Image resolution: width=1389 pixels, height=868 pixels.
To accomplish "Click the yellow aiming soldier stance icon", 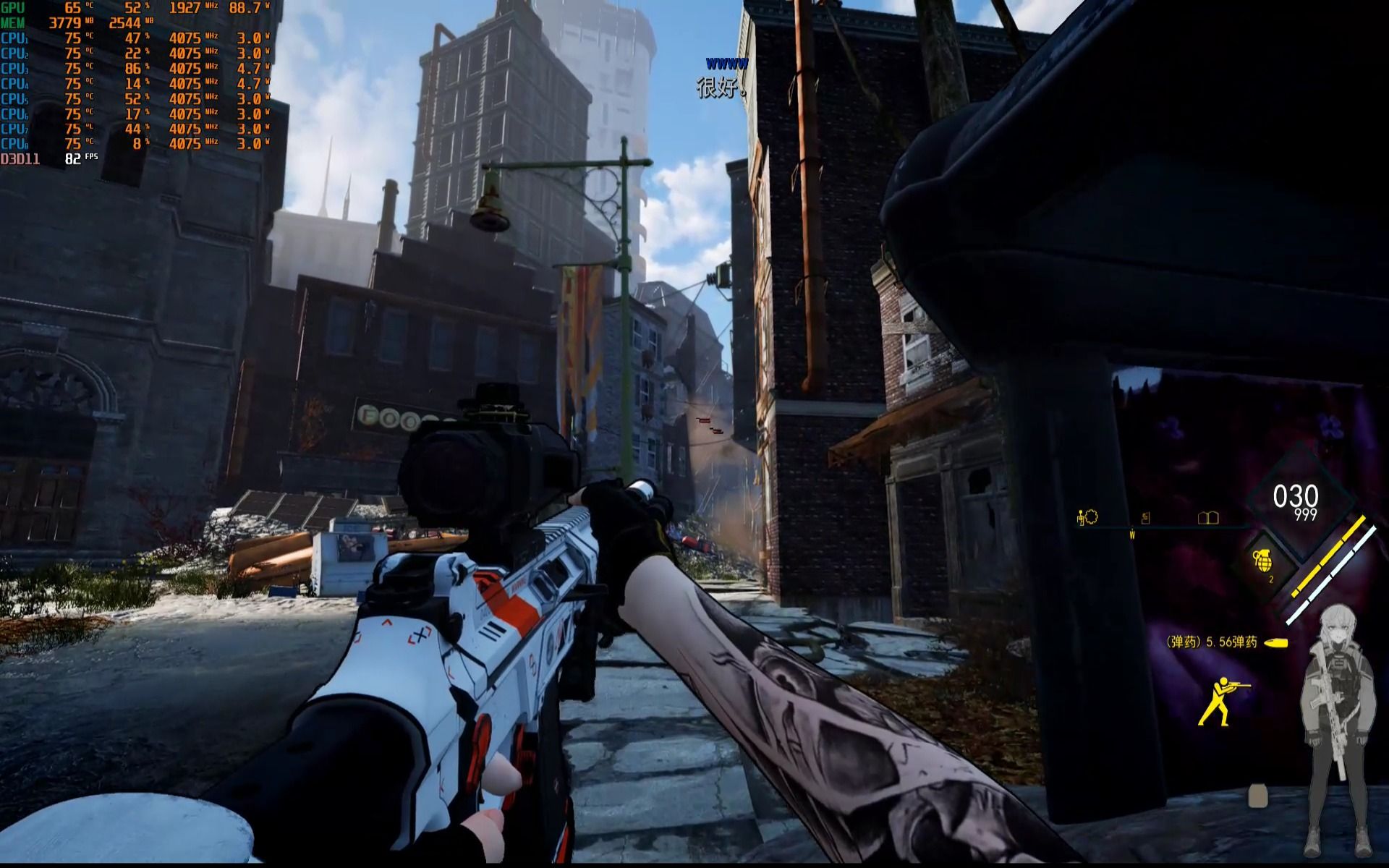I will pos(1223,701).
